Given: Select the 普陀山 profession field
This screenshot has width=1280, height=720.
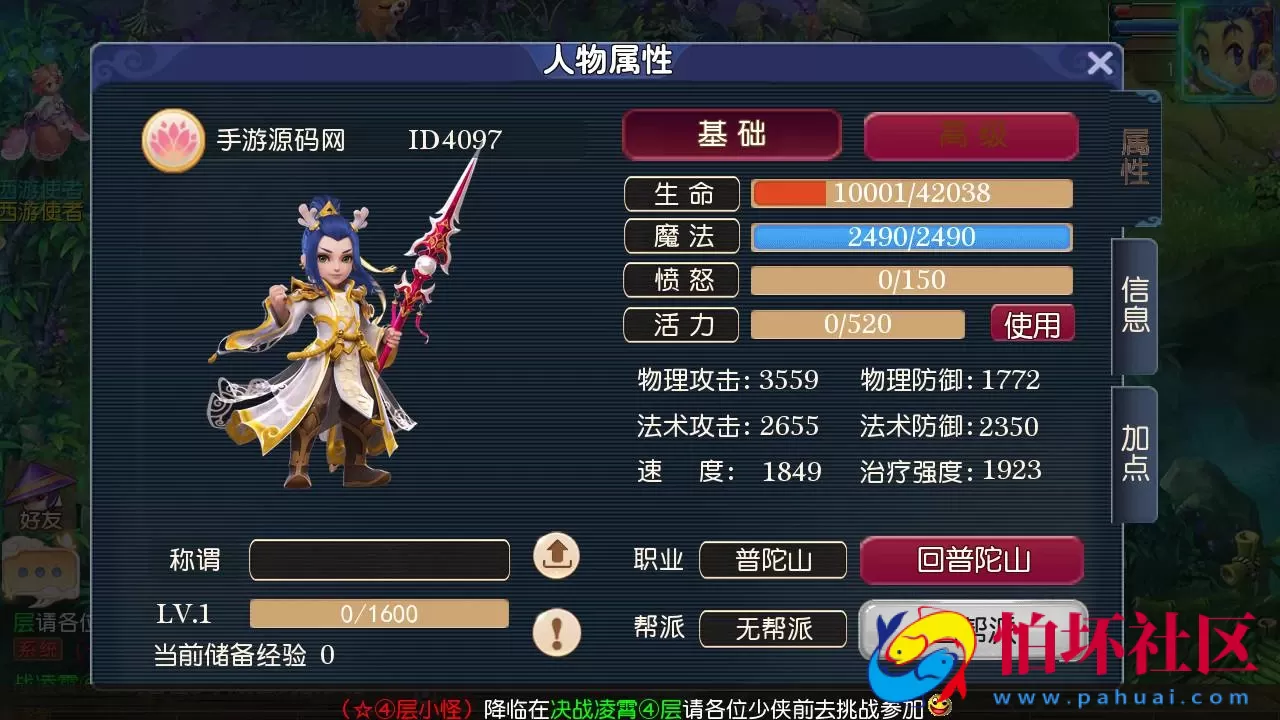Looking at the screenshot, I should [x=772, y=561].
